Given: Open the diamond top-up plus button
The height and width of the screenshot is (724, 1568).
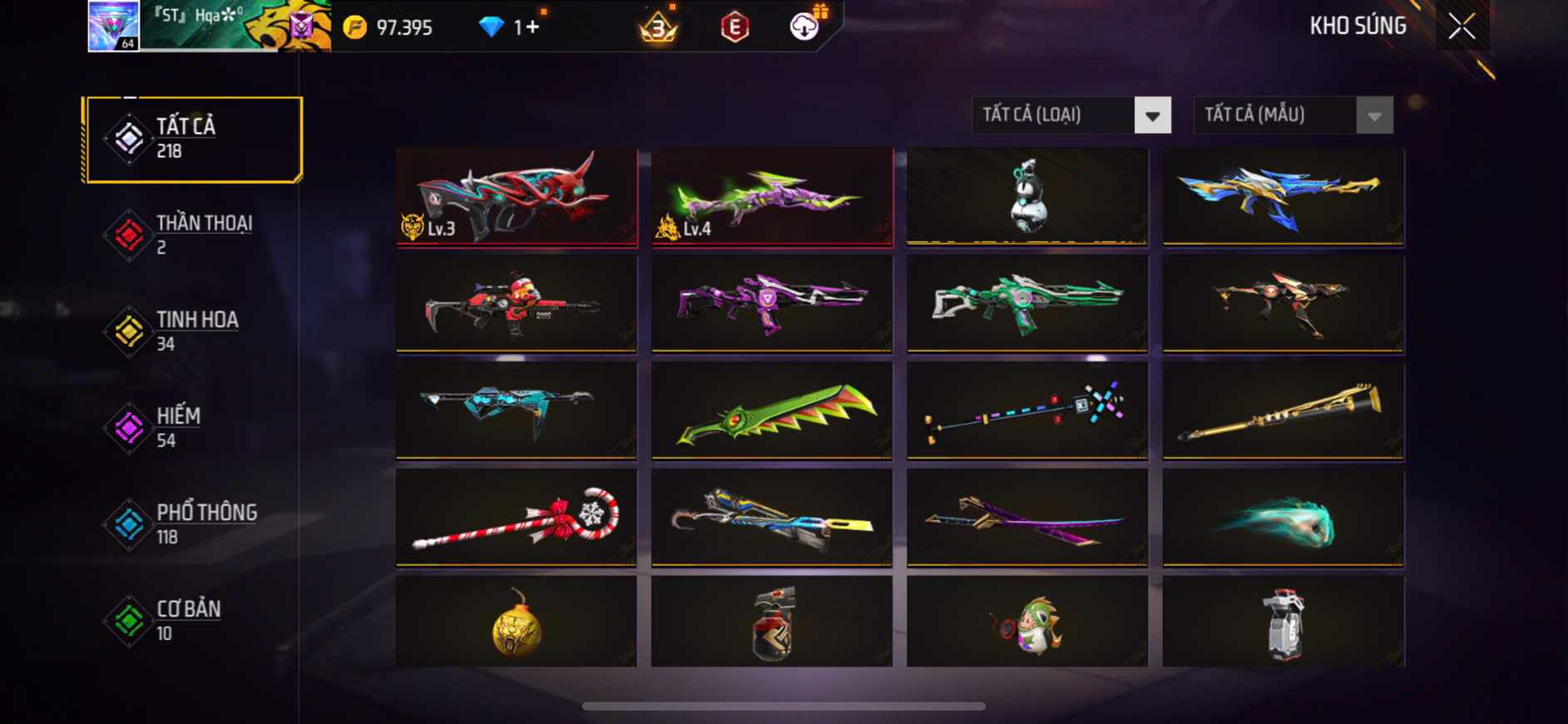Looking at the screenshot, I should click(532, 27).
